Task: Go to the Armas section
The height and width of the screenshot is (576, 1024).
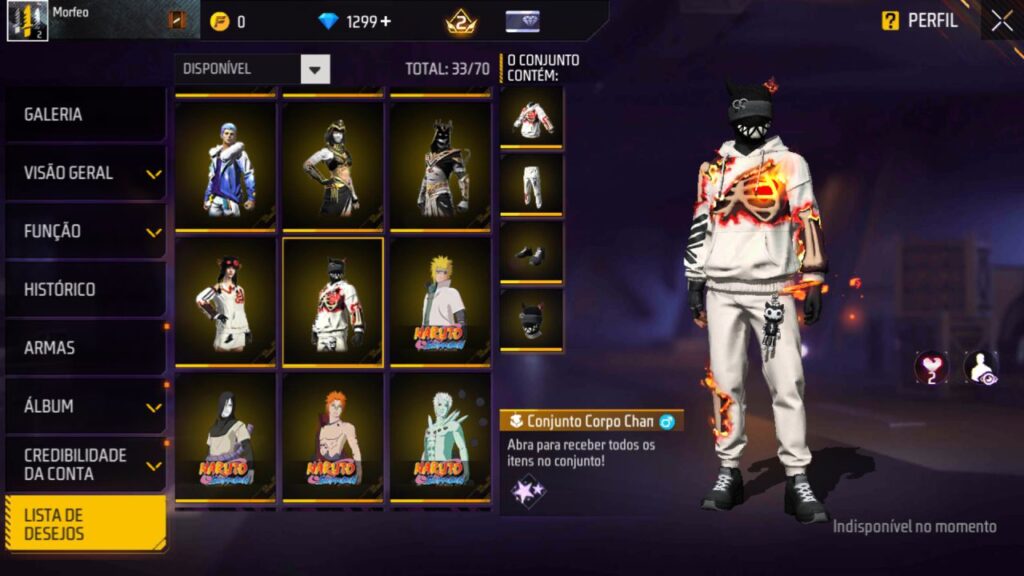Action: click(x=84, y=348)
